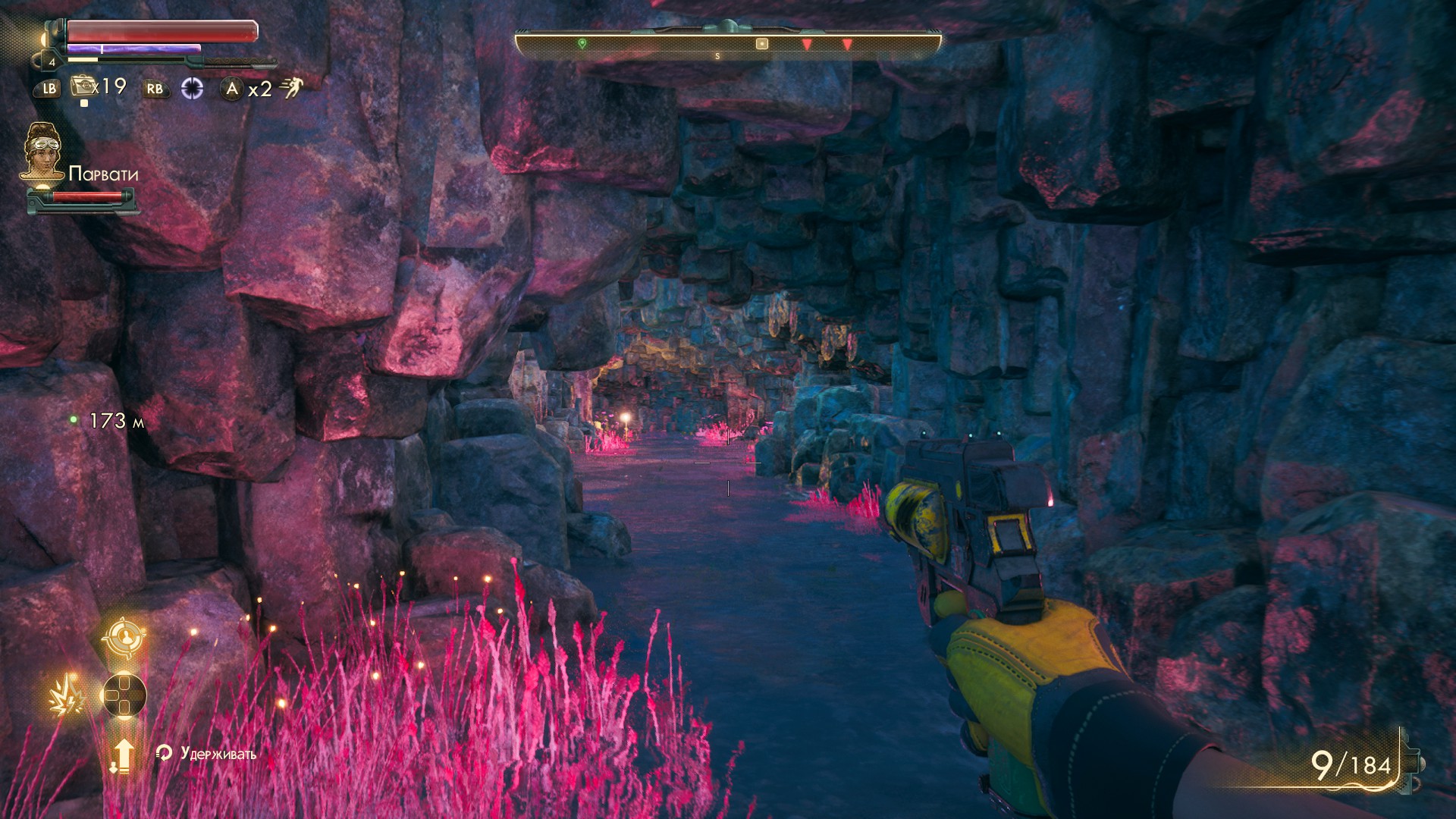The width and height of the screenshot is (1456, 819).
Task: Click the dodge running figure icon
Action: 290,88
